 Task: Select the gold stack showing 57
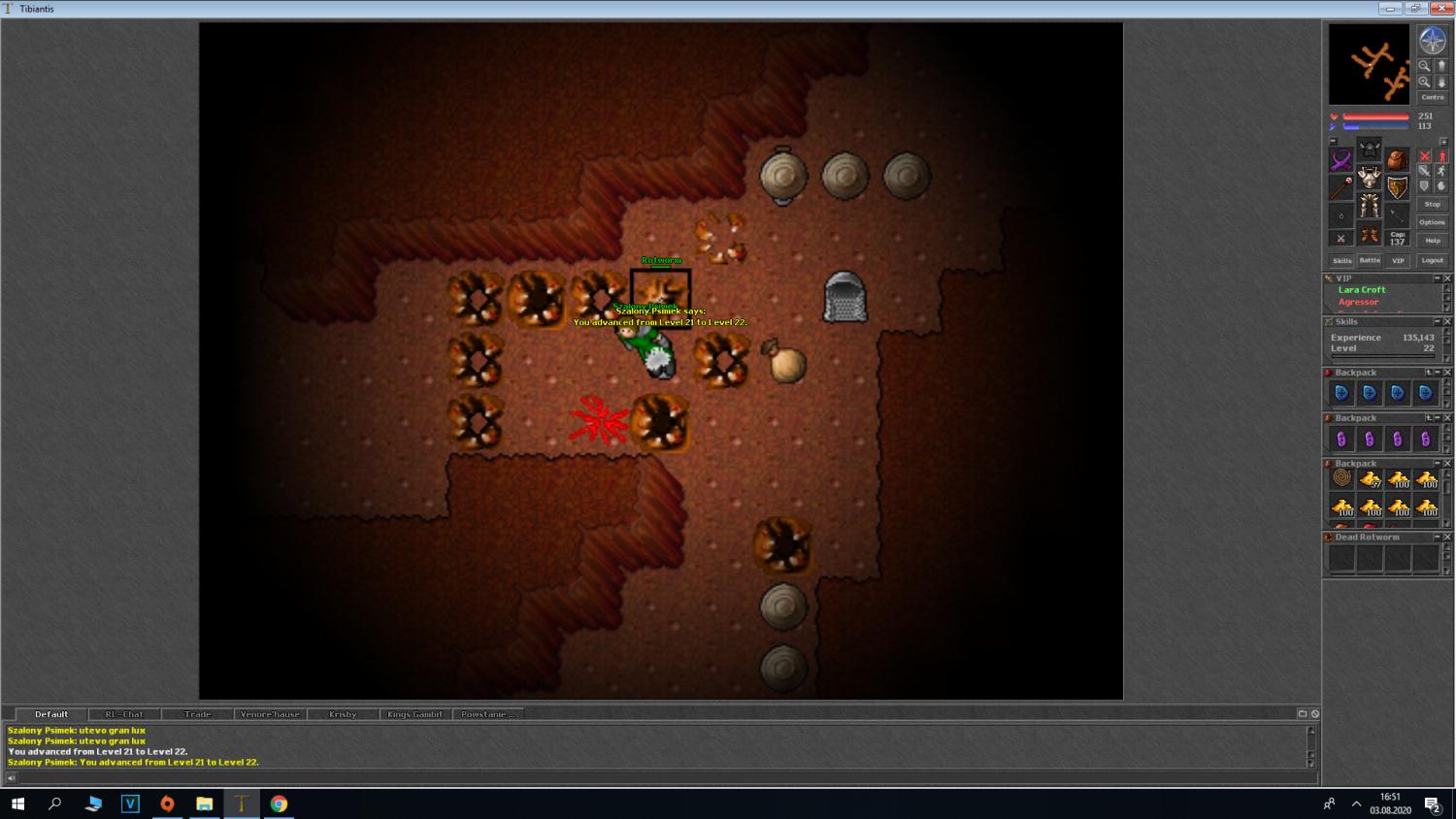click(1370, 478)
